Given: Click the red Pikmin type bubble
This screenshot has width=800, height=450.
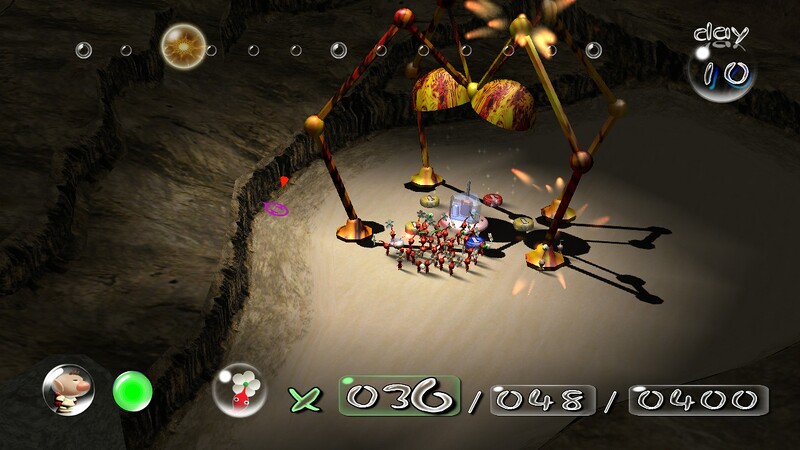Looking at the screenshot, I should [239, 389].
